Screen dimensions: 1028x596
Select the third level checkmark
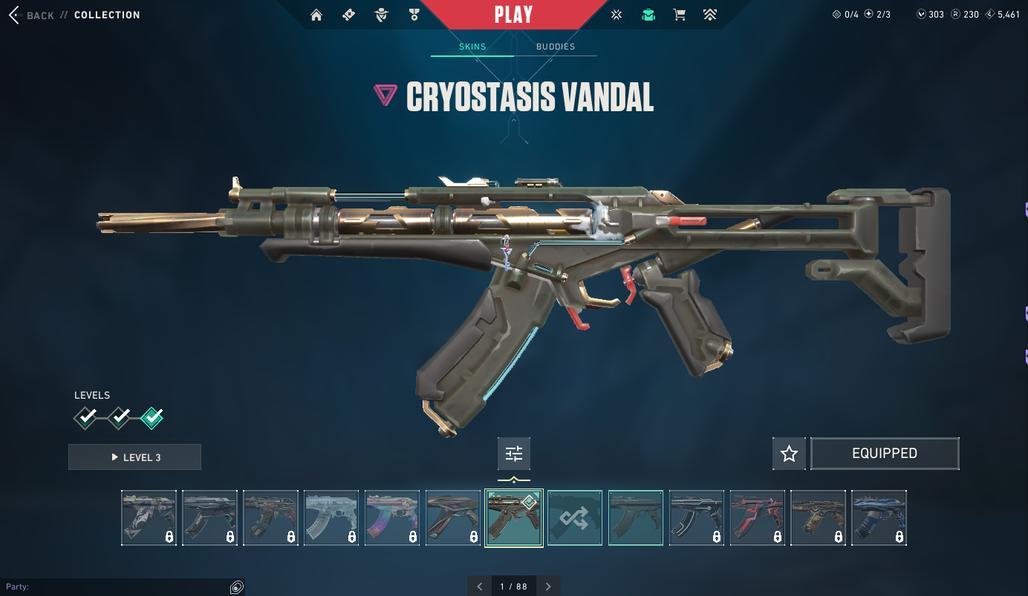coord(152,417)
